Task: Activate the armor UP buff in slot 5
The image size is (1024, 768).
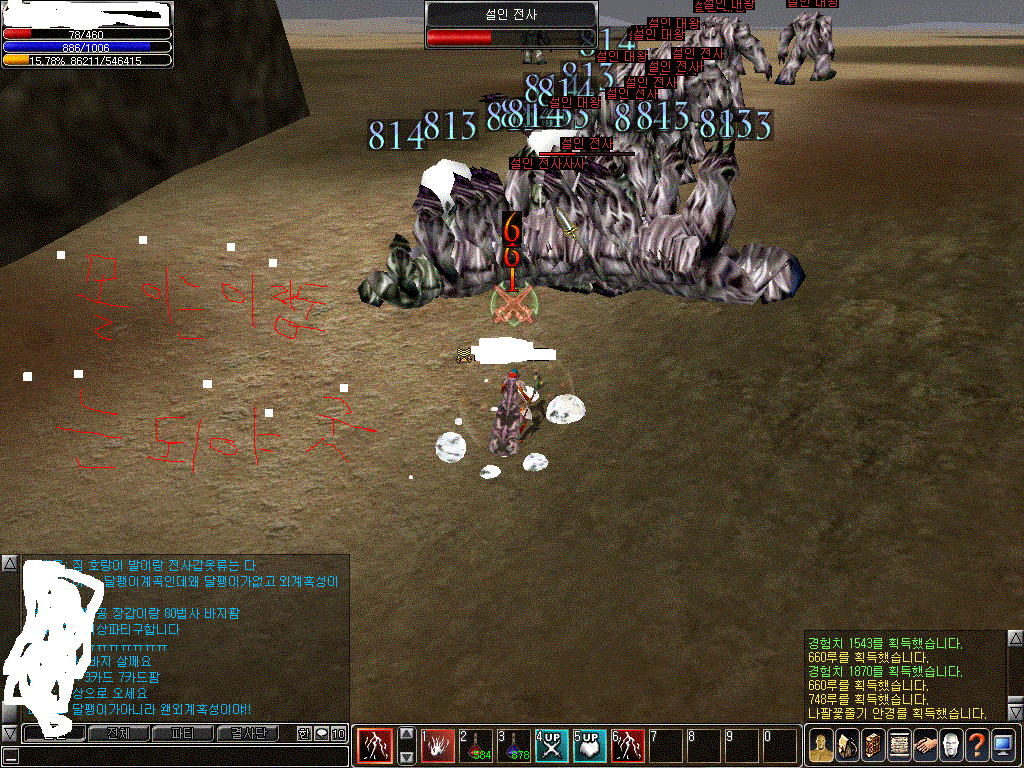Action: (589, 745)
